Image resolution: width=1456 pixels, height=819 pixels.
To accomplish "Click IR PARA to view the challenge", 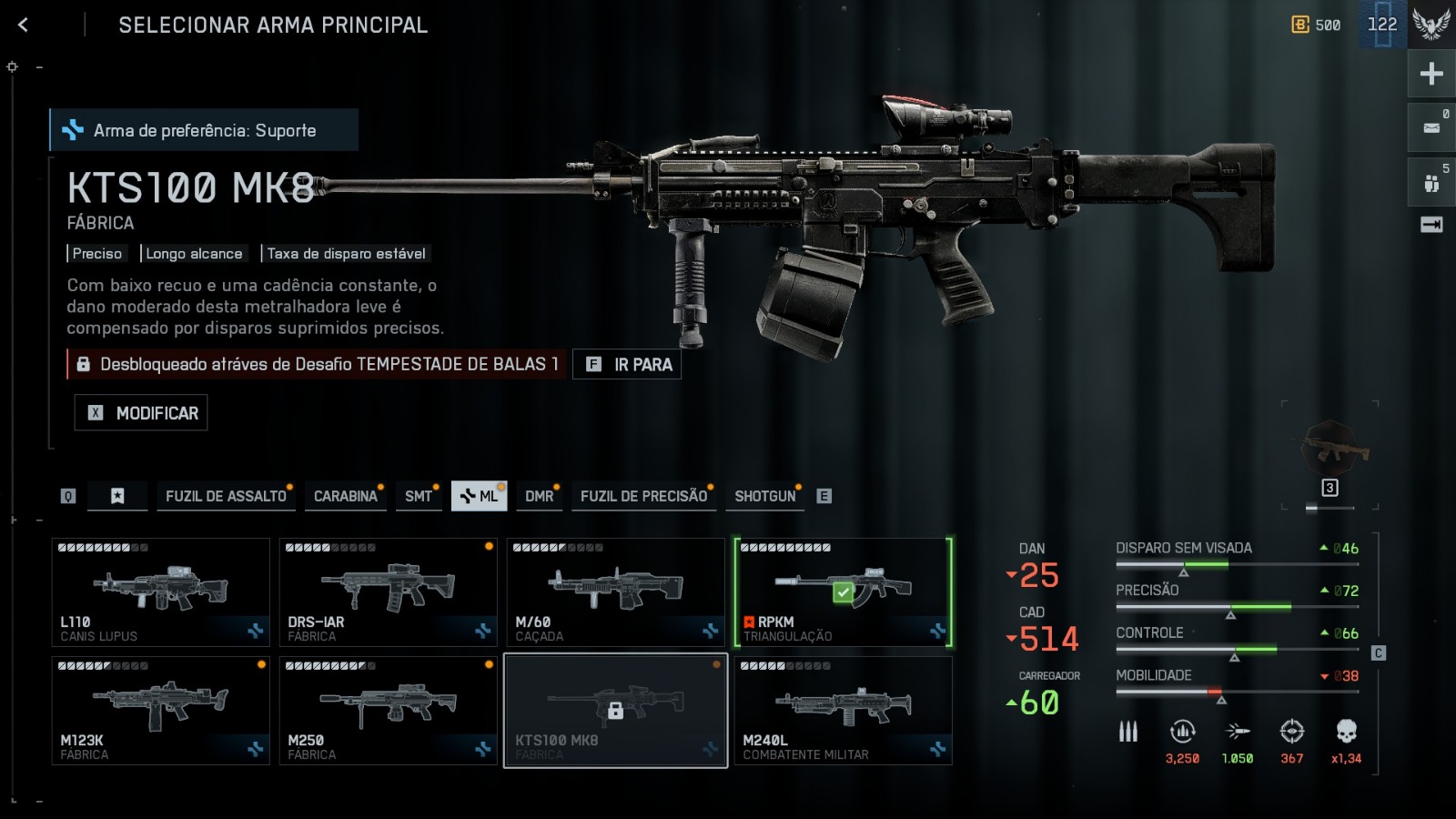I will (x=627, y=365).
